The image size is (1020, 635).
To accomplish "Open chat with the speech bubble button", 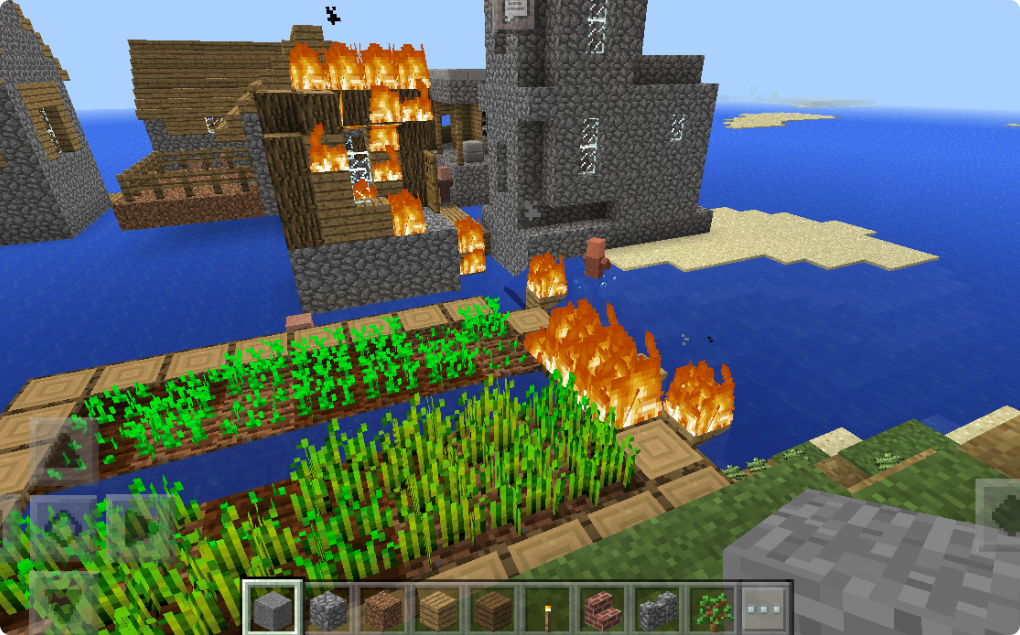I will point(516,10).
